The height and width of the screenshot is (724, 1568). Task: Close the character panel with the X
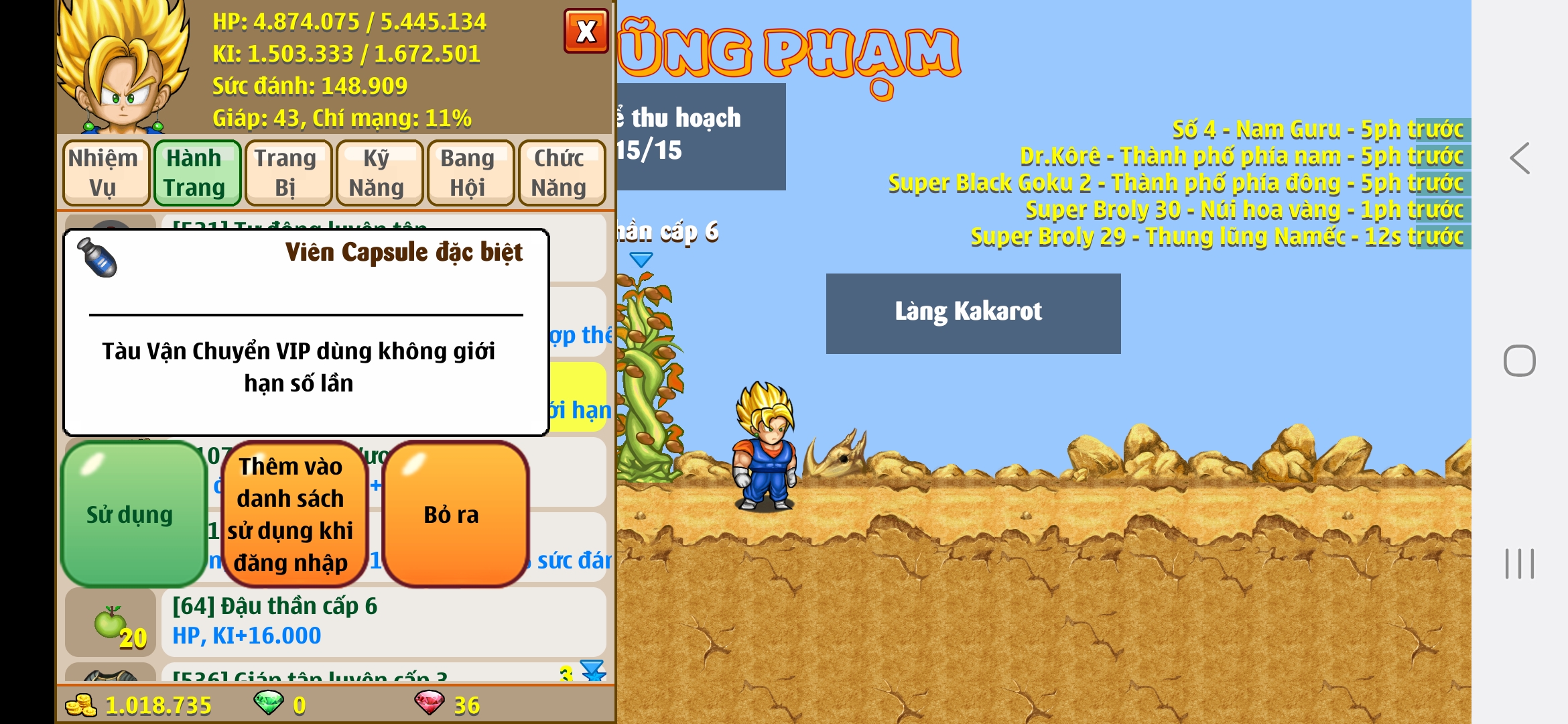(x=586, y=31)
